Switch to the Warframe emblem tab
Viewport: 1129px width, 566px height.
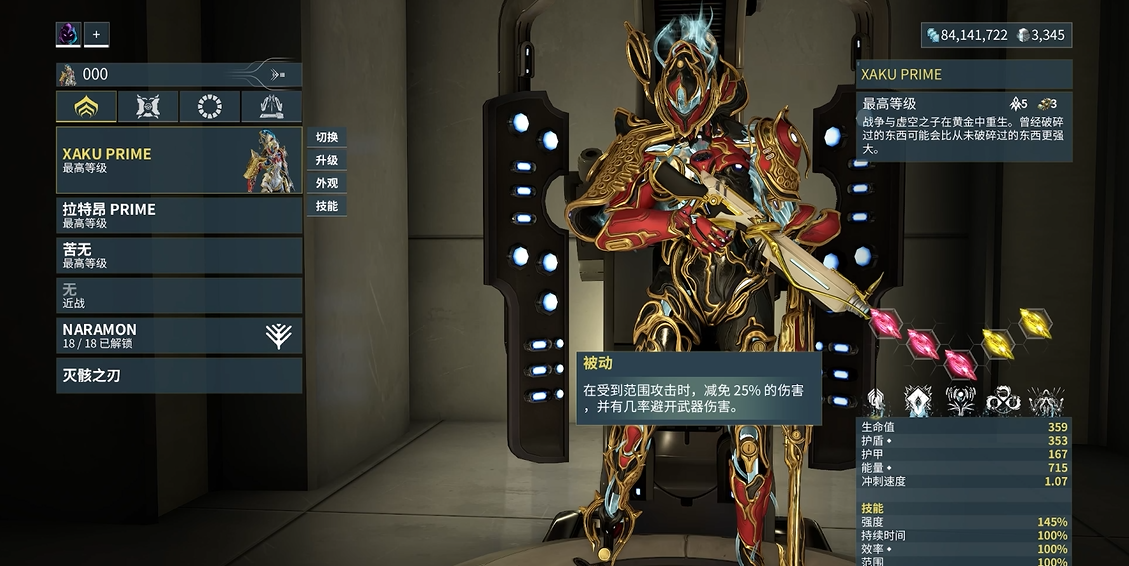(x=86, y=106)
